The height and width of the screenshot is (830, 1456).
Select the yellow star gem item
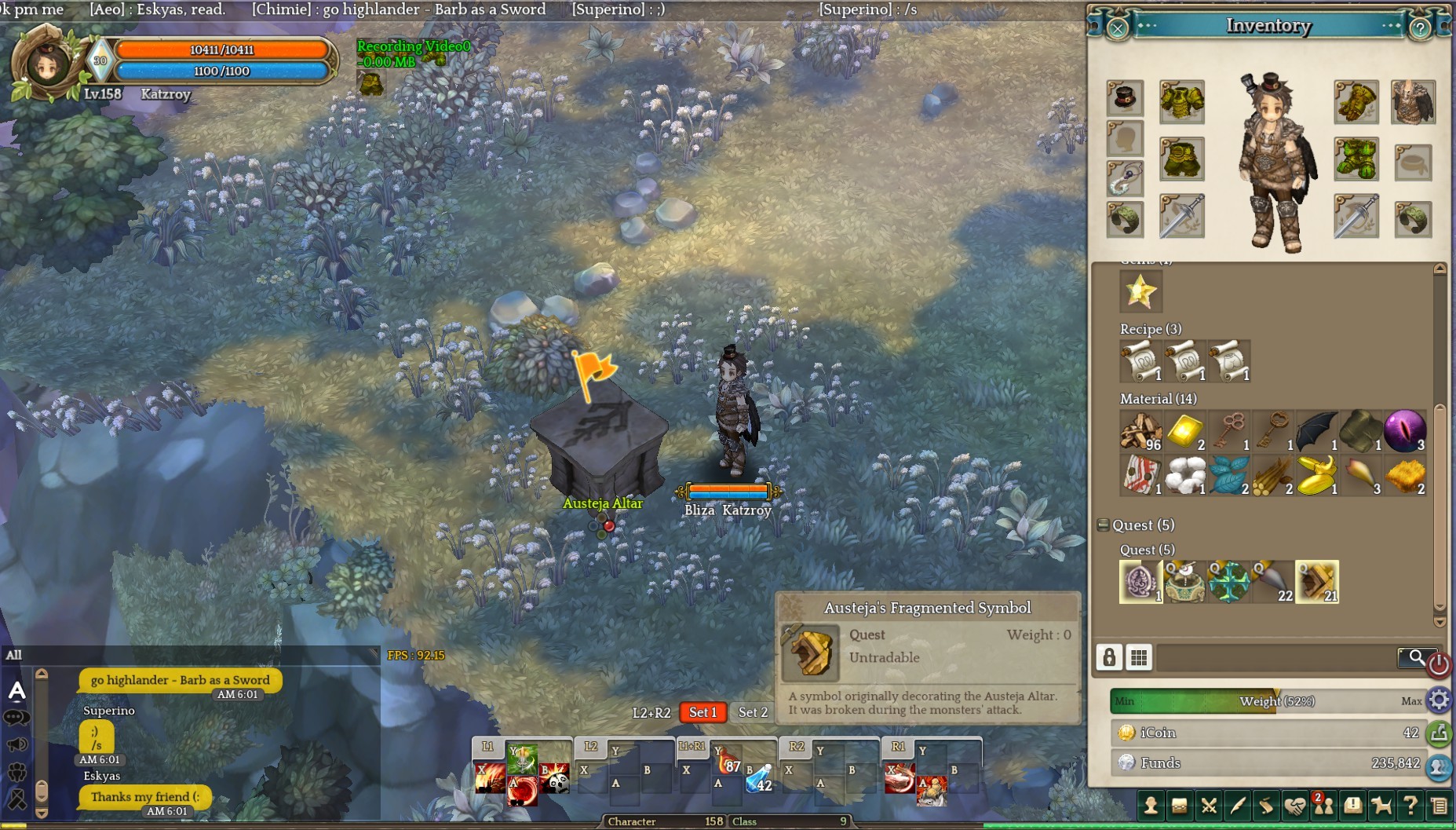pyautogui.click(x=1140, y=291)
